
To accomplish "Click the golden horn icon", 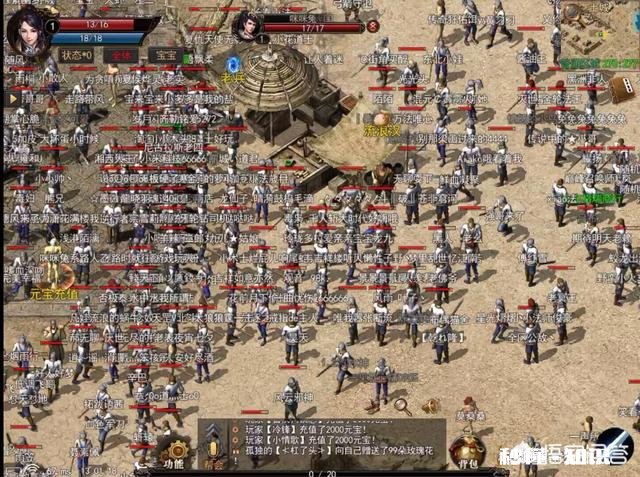I will coord(431,405).
